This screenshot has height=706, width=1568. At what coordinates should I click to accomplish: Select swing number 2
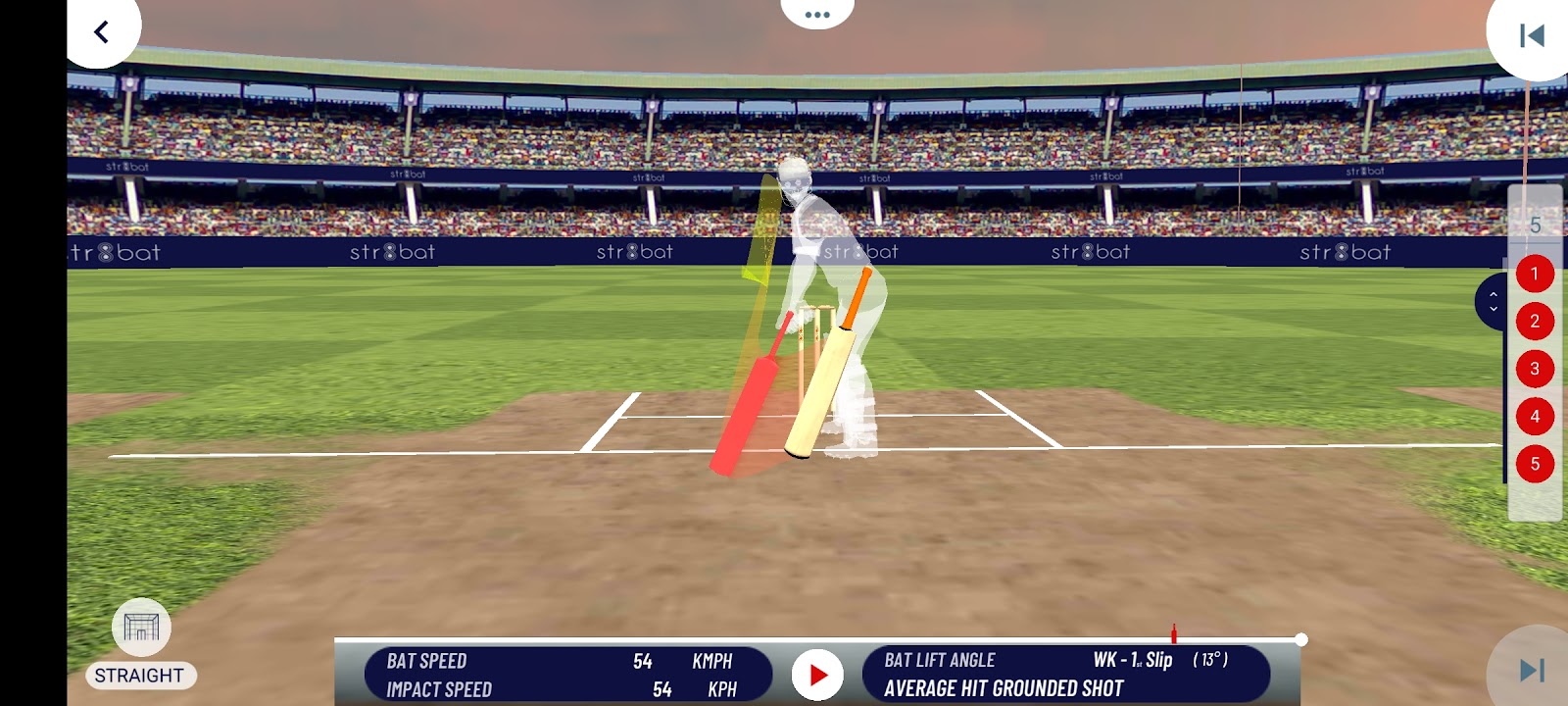pyautogui.click(x=1535, y=321)
